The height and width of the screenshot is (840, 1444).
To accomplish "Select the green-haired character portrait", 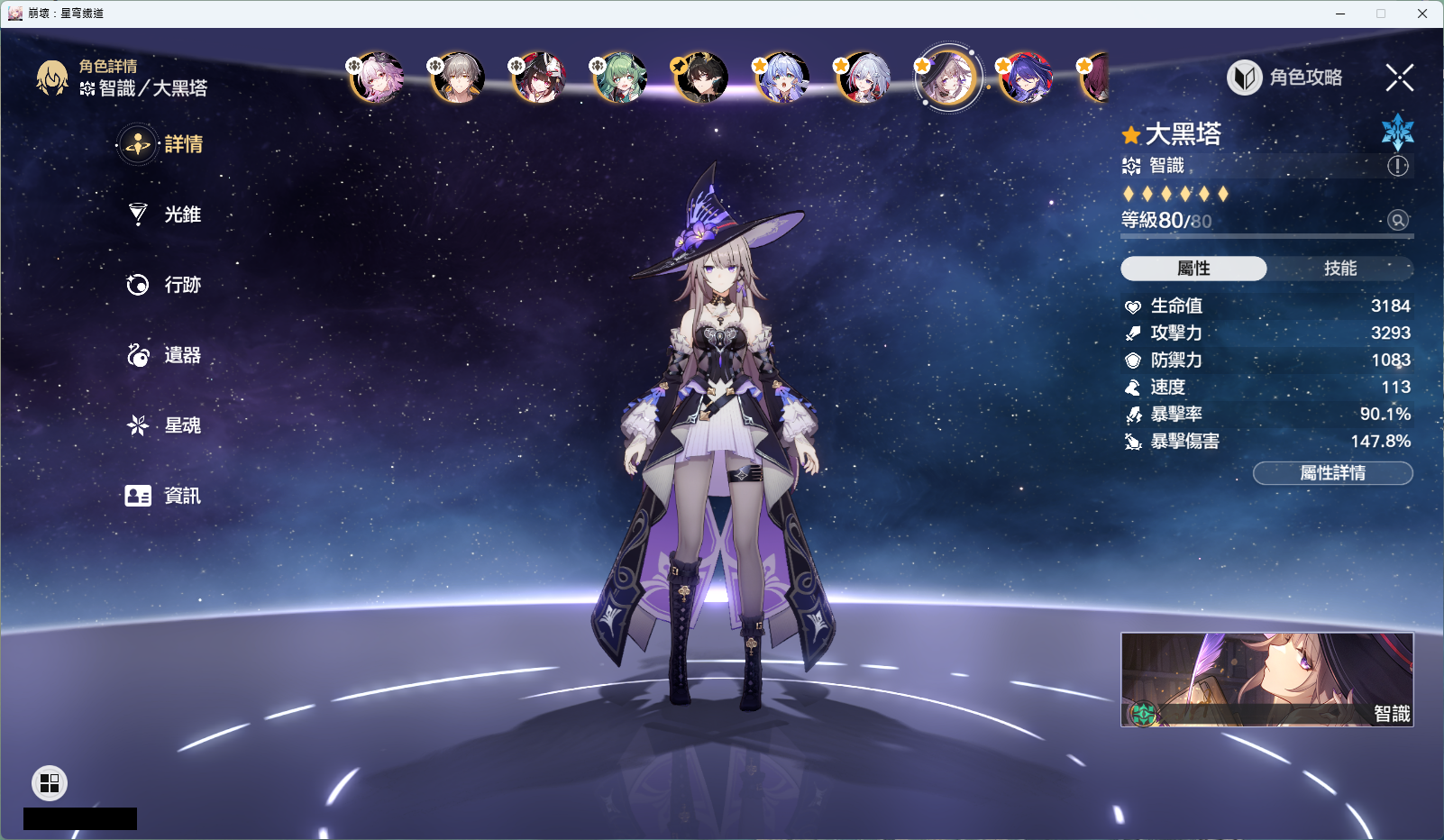I will click(619, 78).
